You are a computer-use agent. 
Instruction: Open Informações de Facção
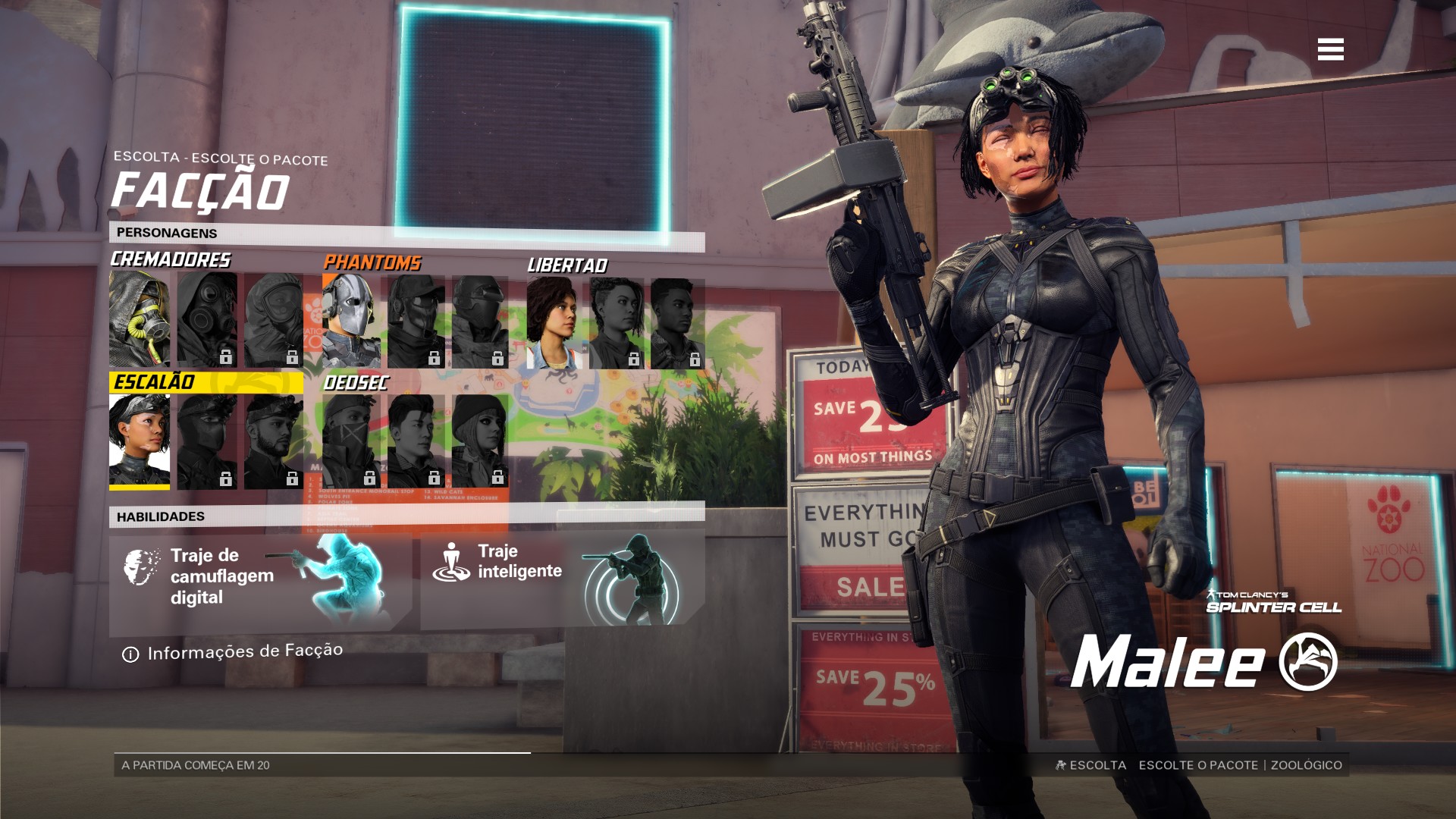coord(234,652)
